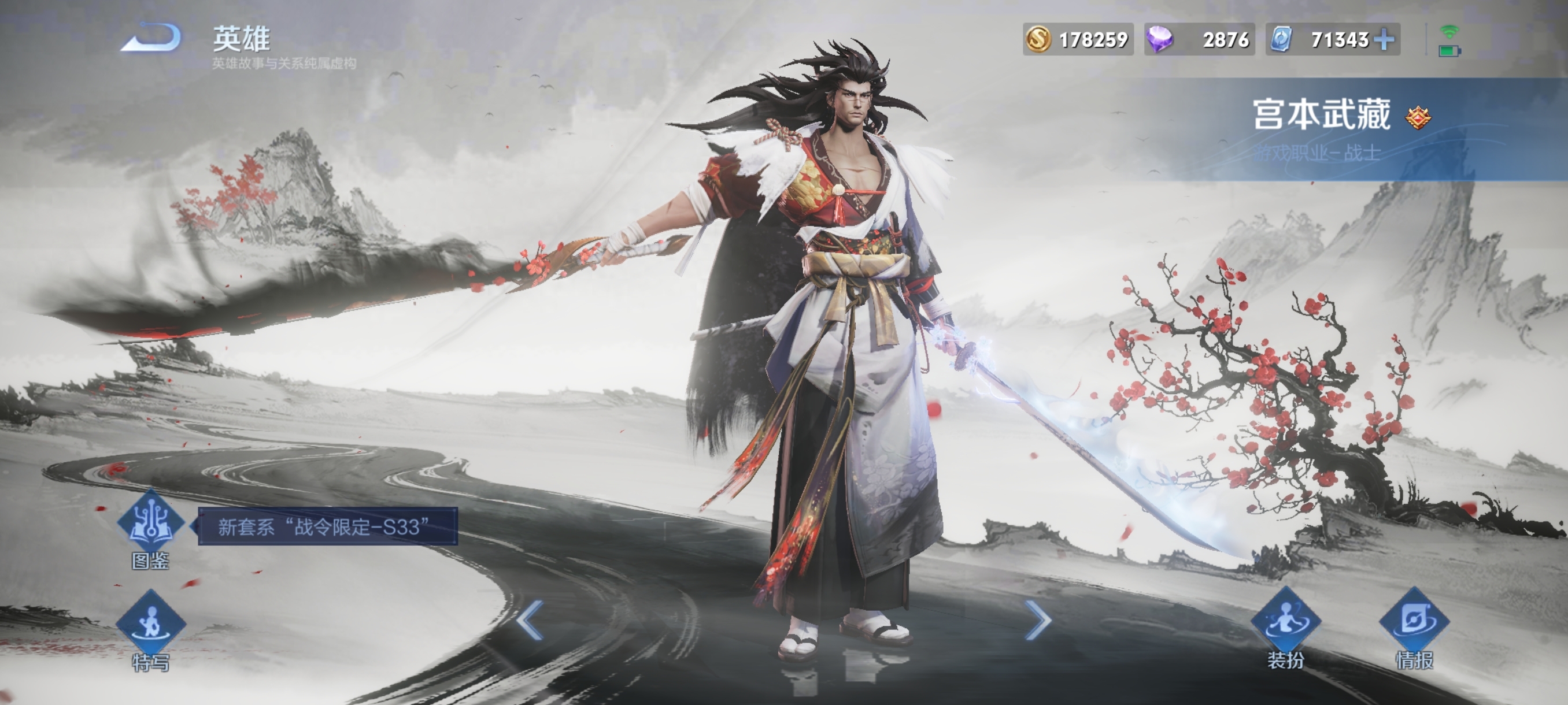Viewport: 1568px width, 705px height.
Task: View the new 战令限定-S33 series banner
Action: (327, 526)
